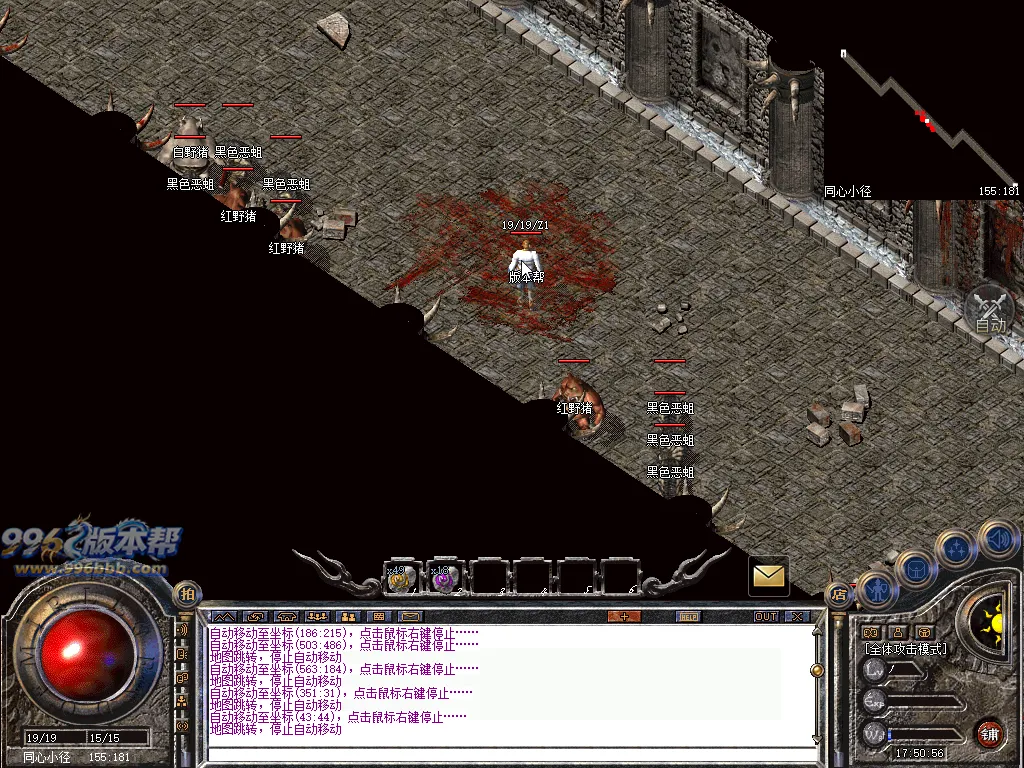Click the HELP button above chat

[688, 616]
